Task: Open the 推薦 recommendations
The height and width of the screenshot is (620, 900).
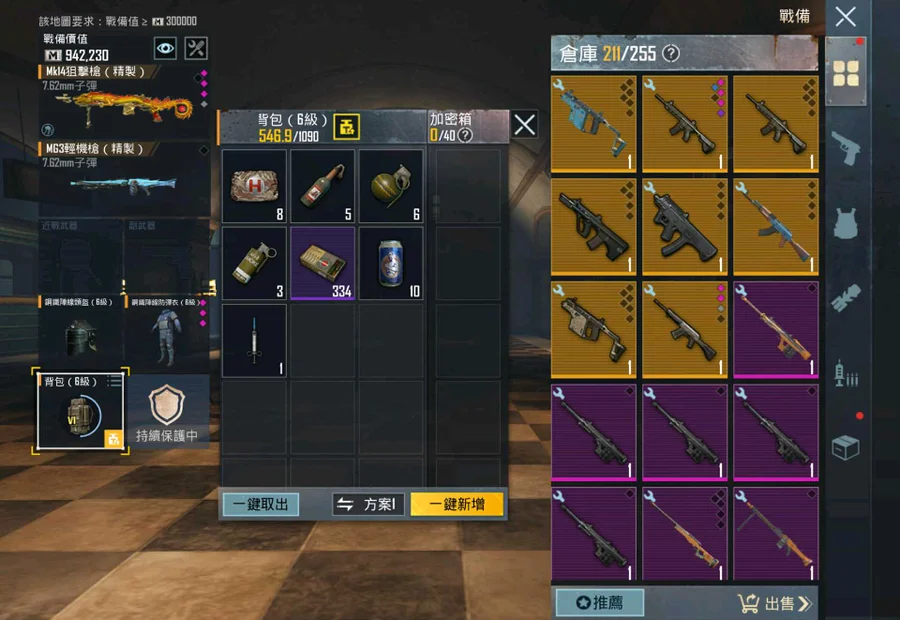Action: click(x=599, y=602)
